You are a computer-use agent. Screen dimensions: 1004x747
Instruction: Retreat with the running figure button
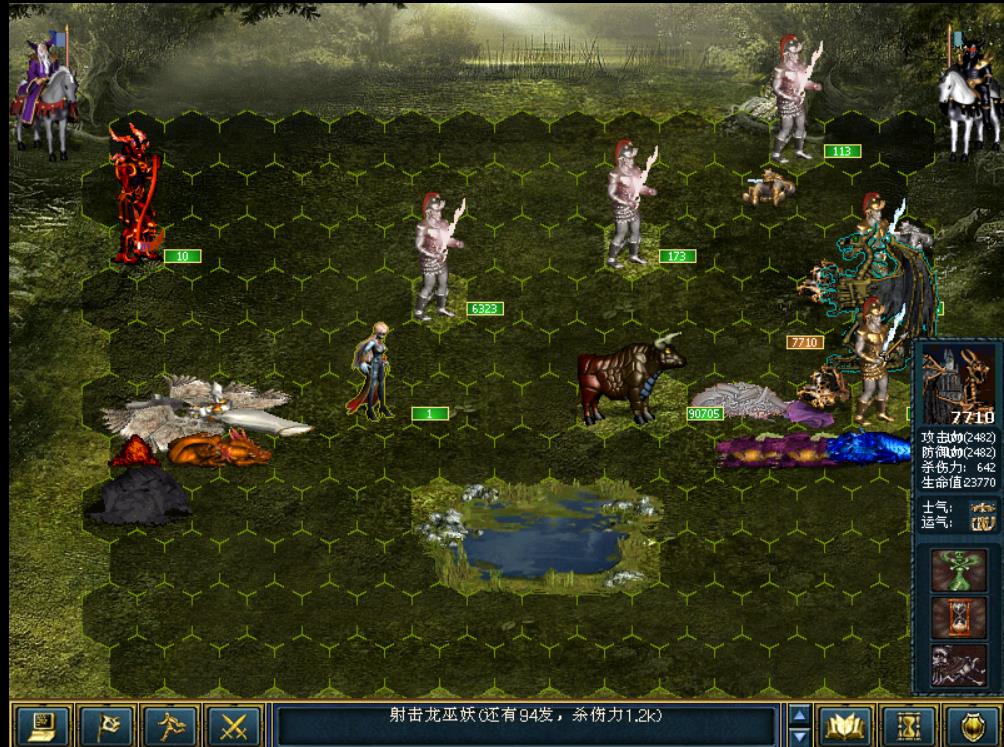[169, 726]
